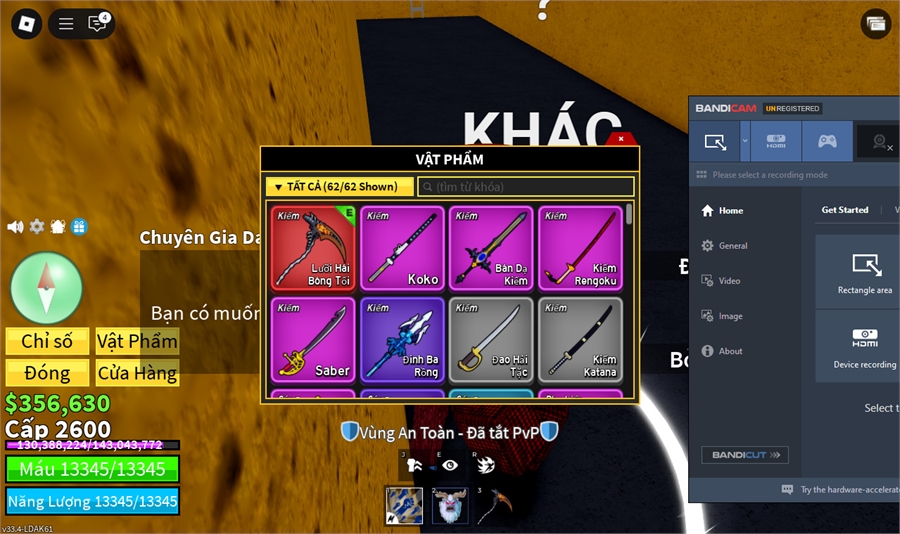Open the Chỉ số stats menu
This screenshot has width=900, height=534.
point(47,341)
